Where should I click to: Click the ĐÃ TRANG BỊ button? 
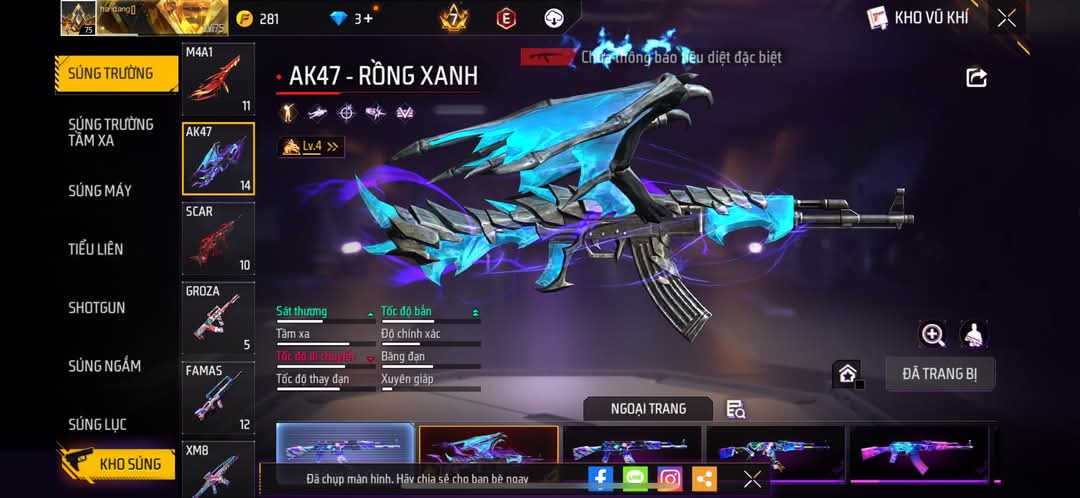tap(939, 374)
